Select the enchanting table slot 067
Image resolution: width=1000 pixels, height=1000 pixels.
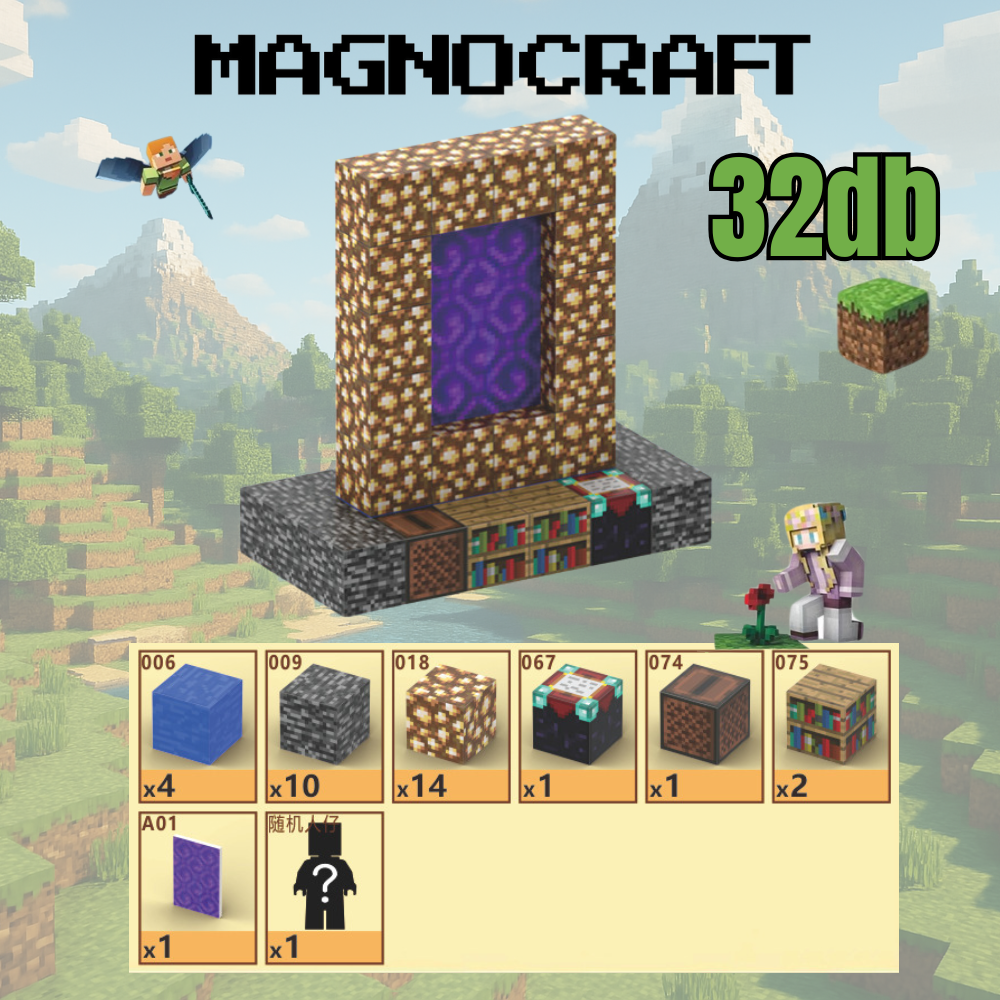click(x=578, y=726)
